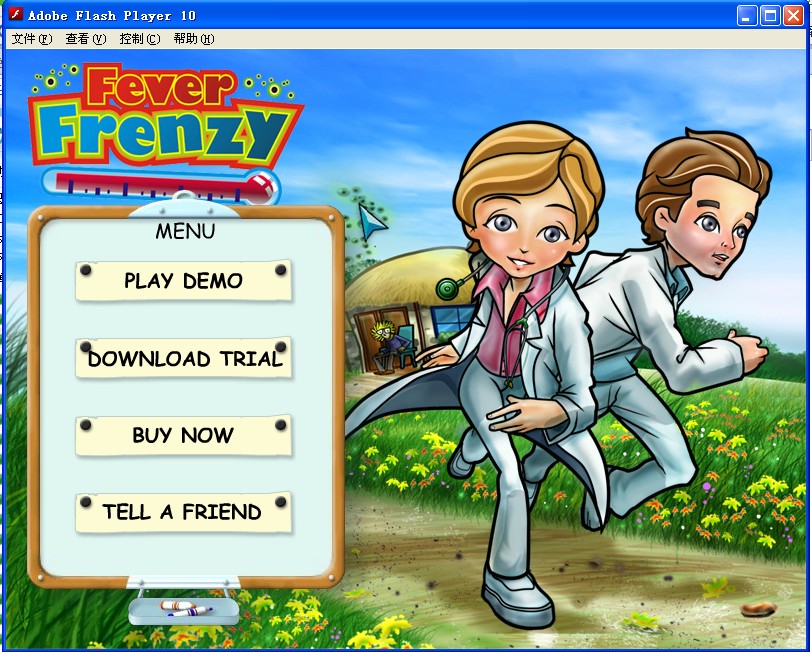
Task: Open Tell a Friend
Action: point(183,512)
